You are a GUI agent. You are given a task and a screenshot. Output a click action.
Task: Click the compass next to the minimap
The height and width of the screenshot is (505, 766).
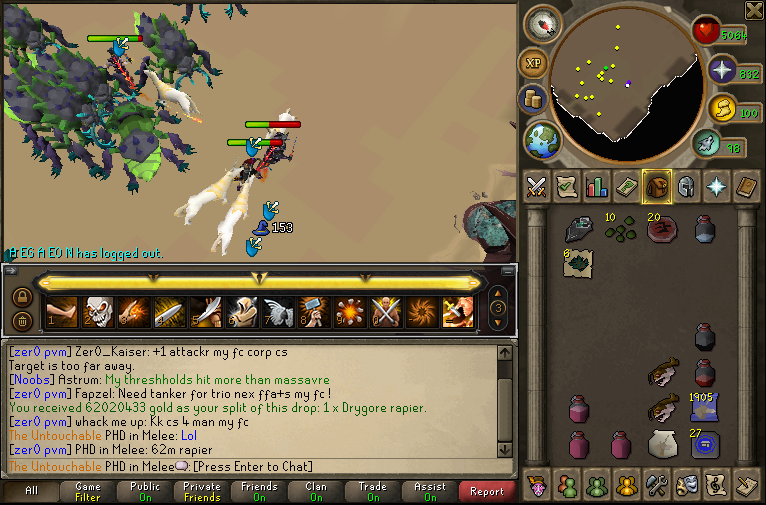pyautogui.click(x=543, y=24)
